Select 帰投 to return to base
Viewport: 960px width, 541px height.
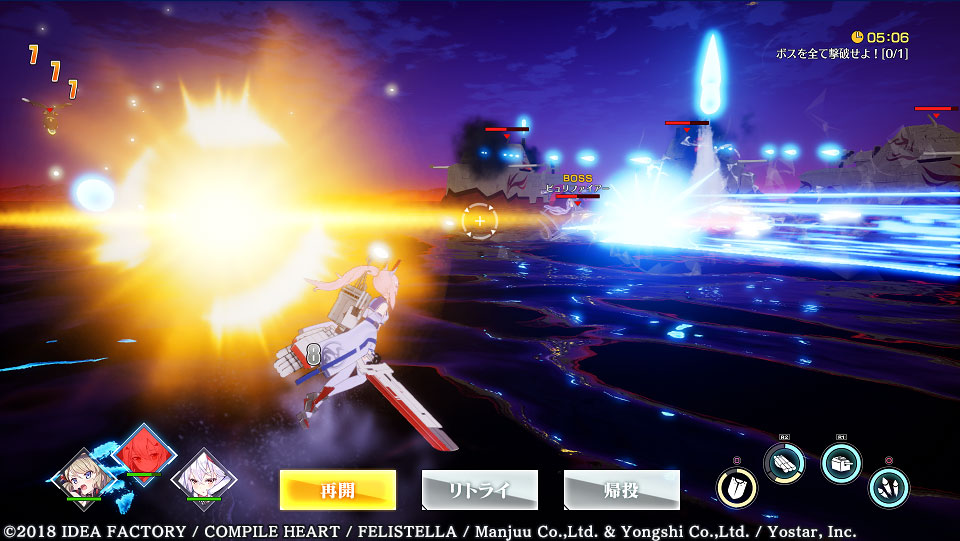click(x=622, y=490)
